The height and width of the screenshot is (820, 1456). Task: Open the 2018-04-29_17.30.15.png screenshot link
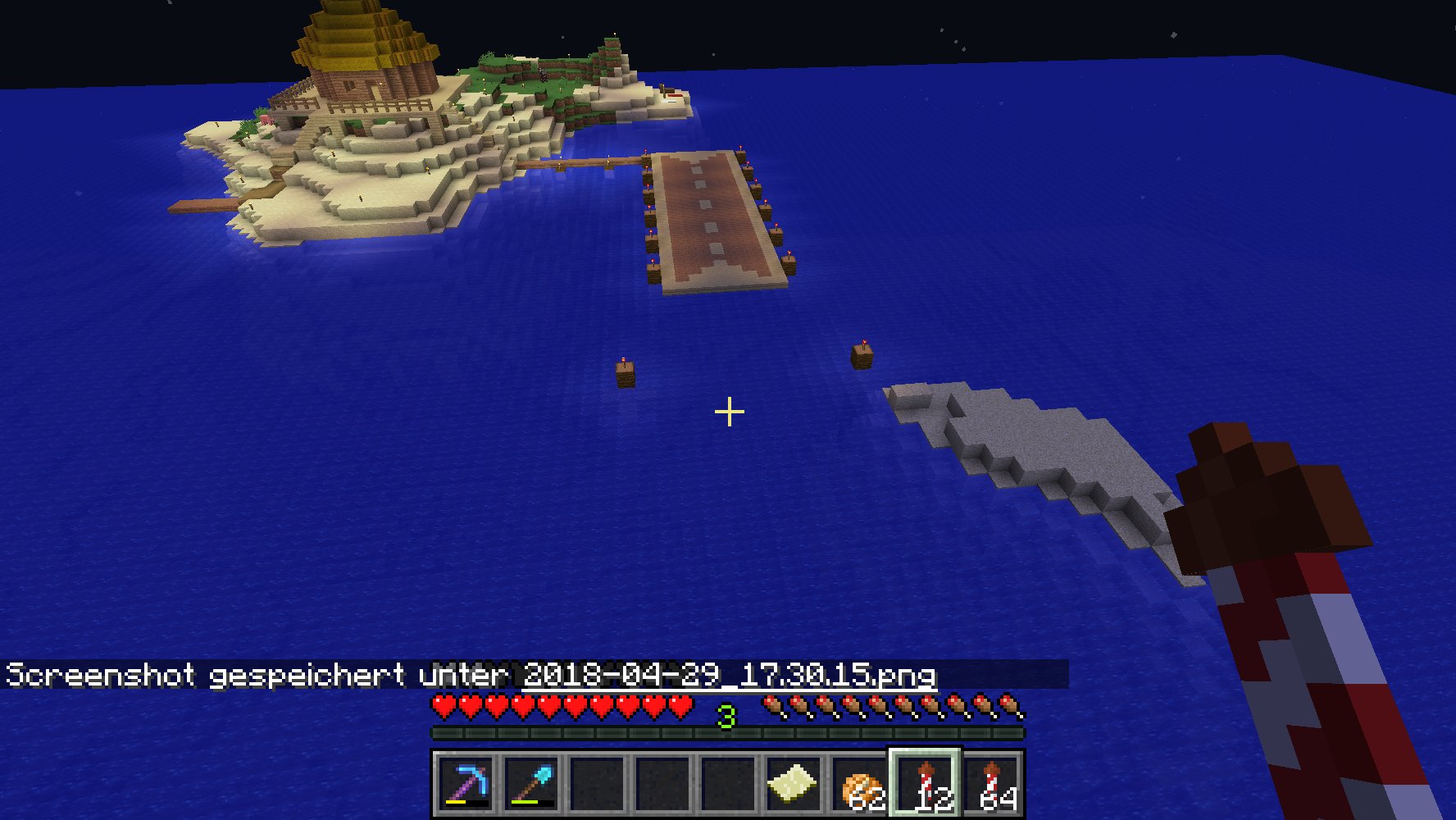pos(729,675)
